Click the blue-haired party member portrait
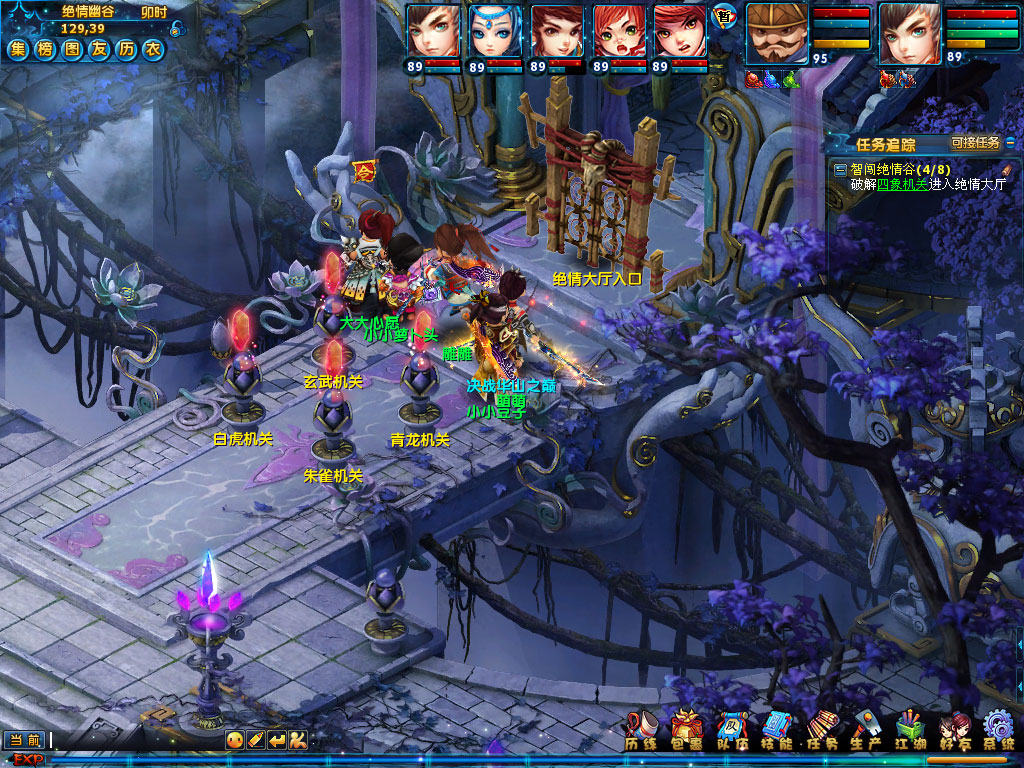 pyautogui.click(x=495, y=32)
